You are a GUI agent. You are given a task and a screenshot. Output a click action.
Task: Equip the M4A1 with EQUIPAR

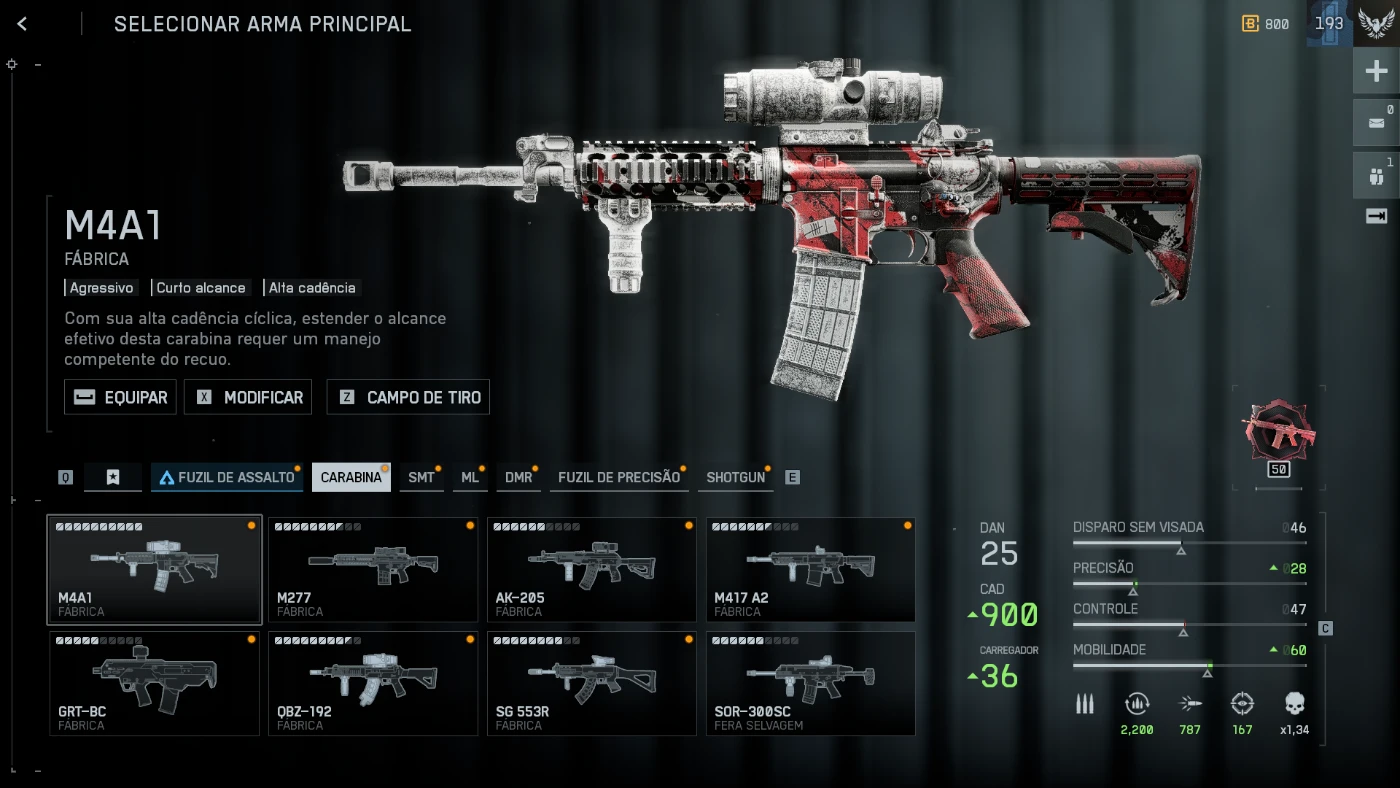pyautogui.click(x=121, y=397)
